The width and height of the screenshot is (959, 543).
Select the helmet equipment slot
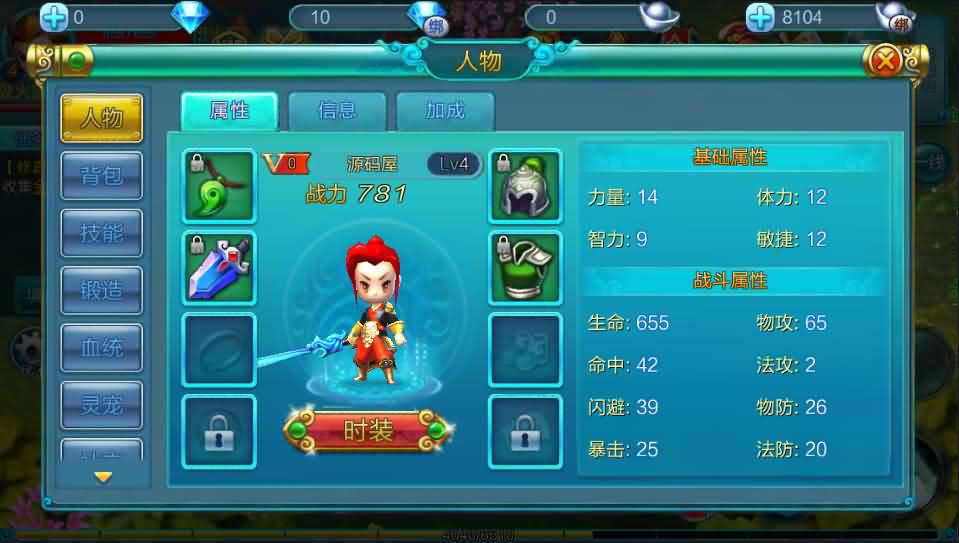tap(525, 186)
